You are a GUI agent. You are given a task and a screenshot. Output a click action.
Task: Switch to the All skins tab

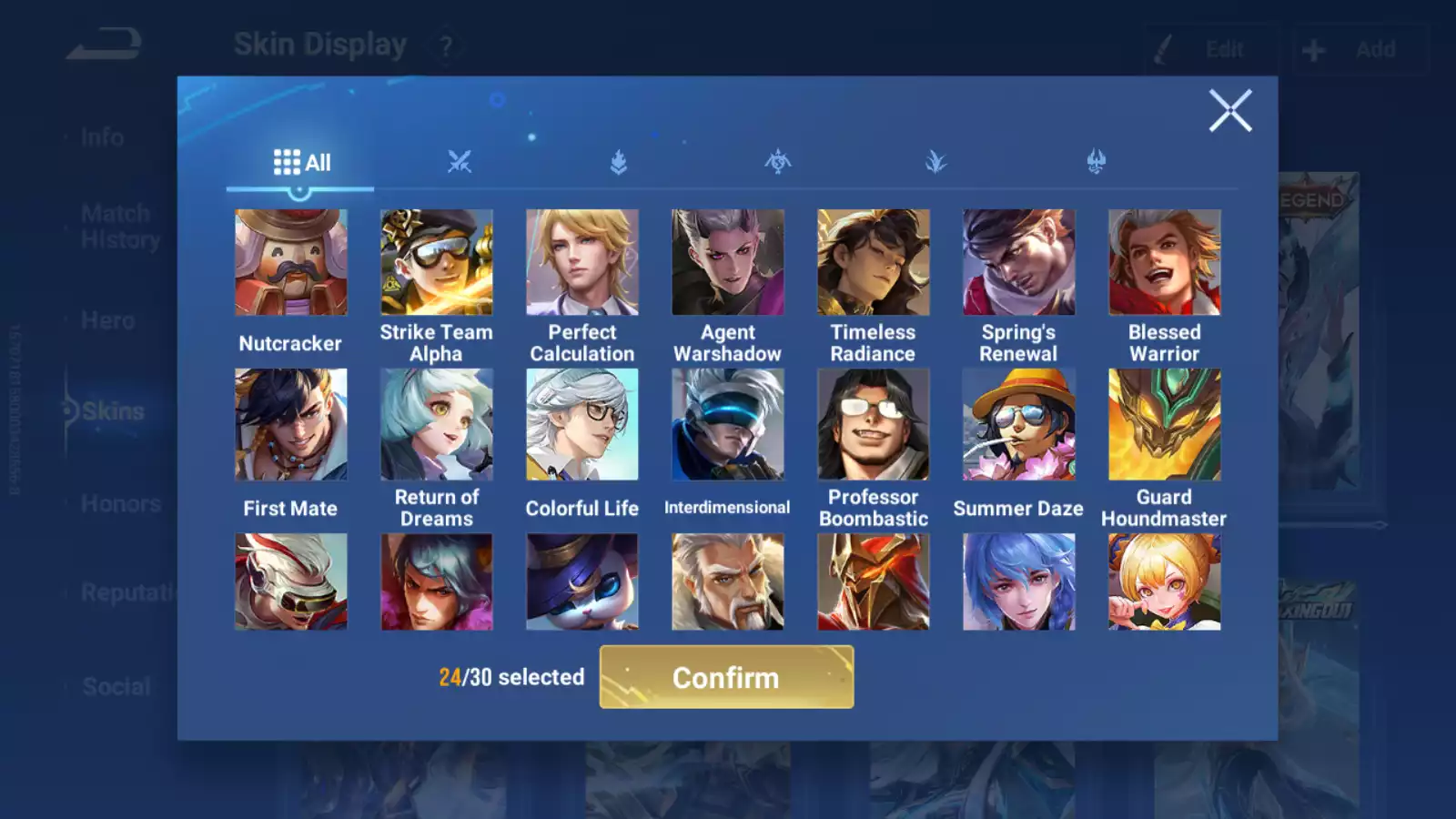[301, 163]
